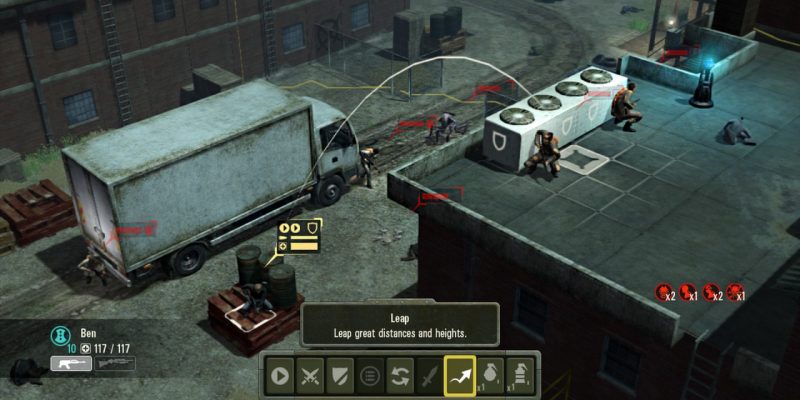Click the play arrow end-turn button
800x400 pixels.
pos(280,375)
